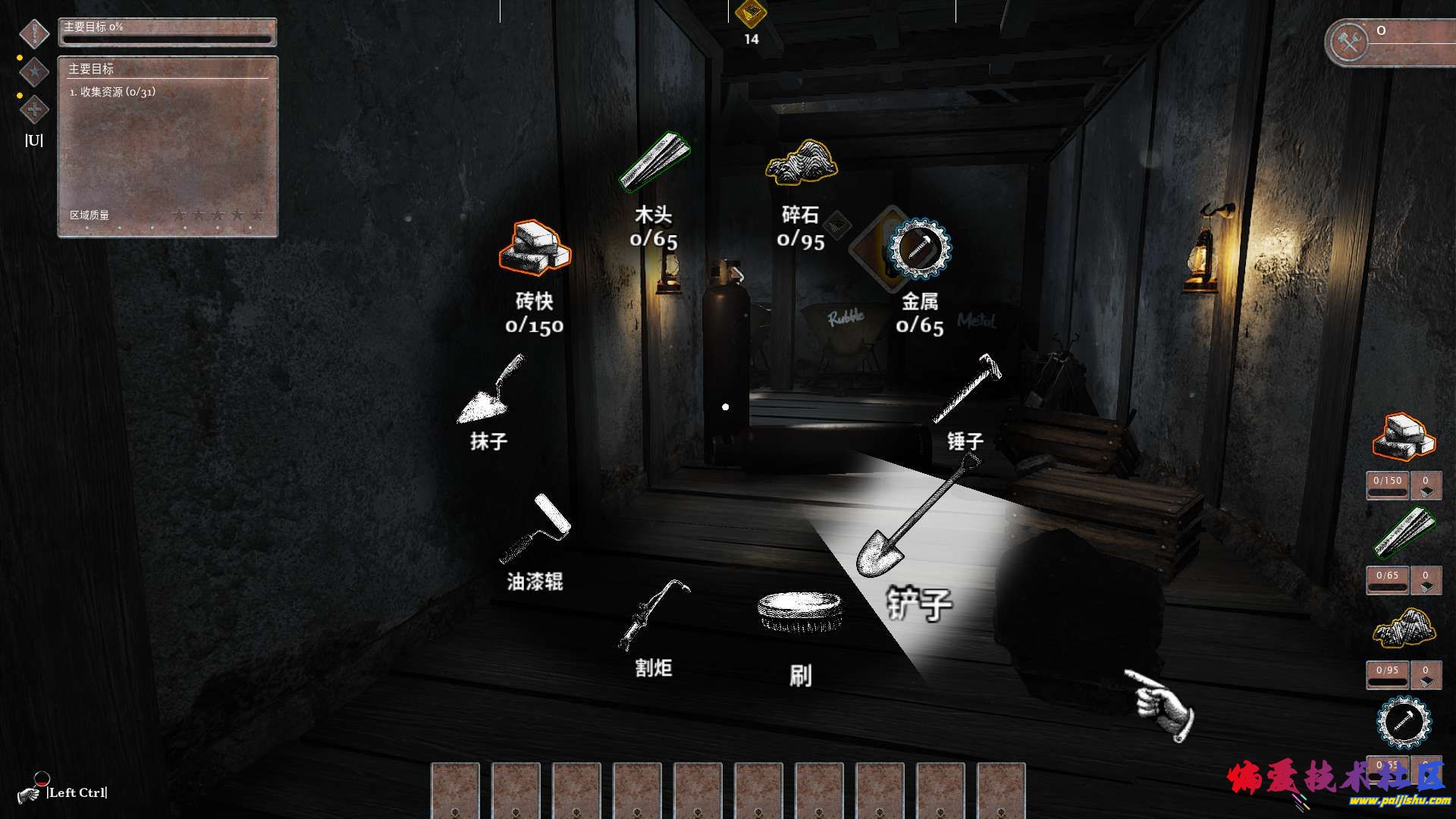Pick the brush (刷) tool
The height and width of the screenshot is (819, 1456).
coord(799,613)
